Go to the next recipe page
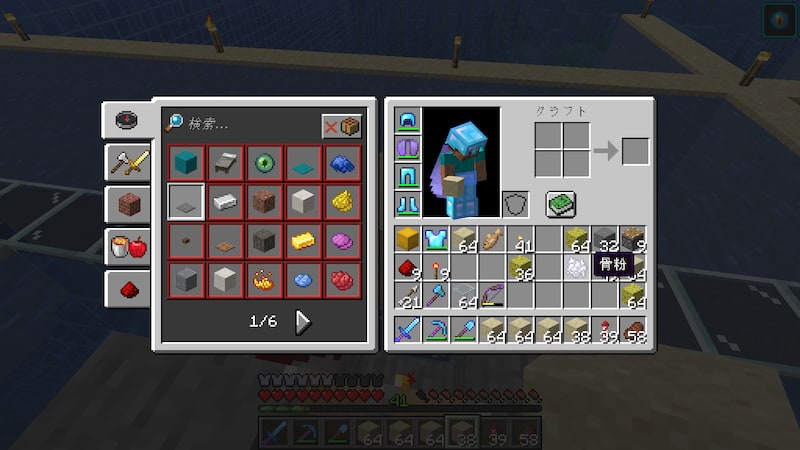The height and width of the screenshot is (450, 800). pos(302,322)
